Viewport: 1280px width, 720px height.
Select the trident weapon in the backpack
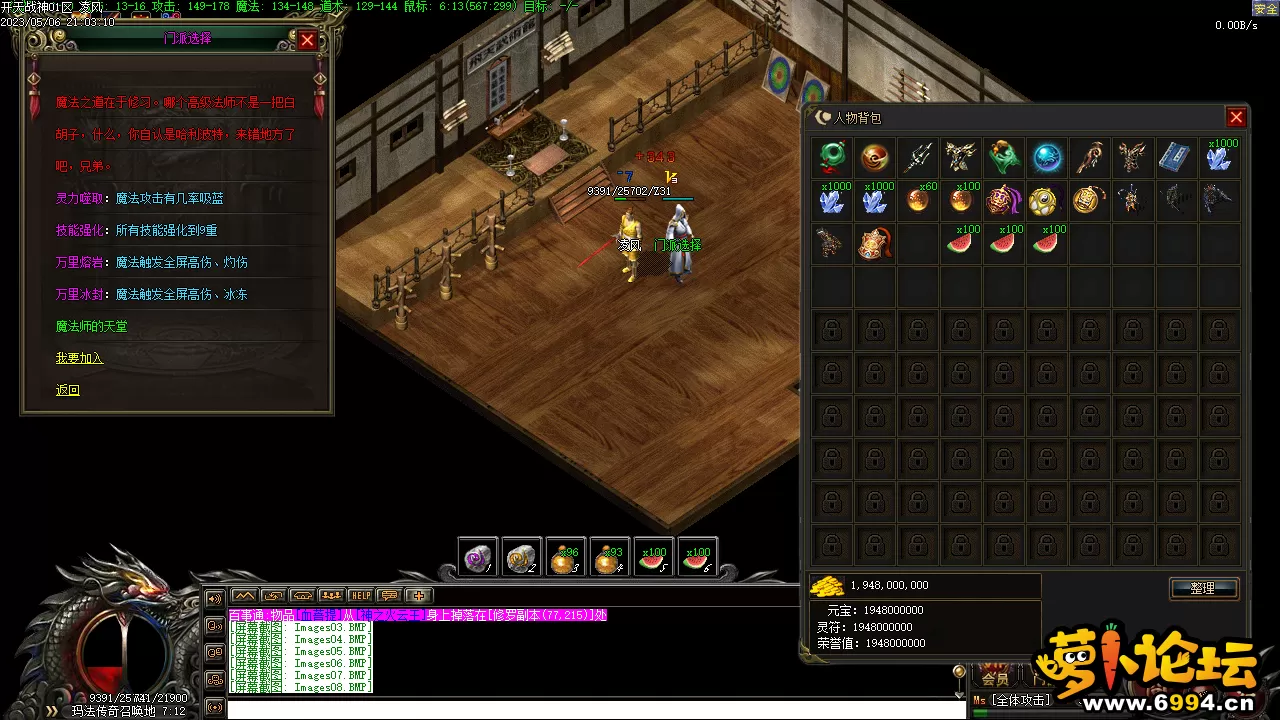tap(918, 157)
